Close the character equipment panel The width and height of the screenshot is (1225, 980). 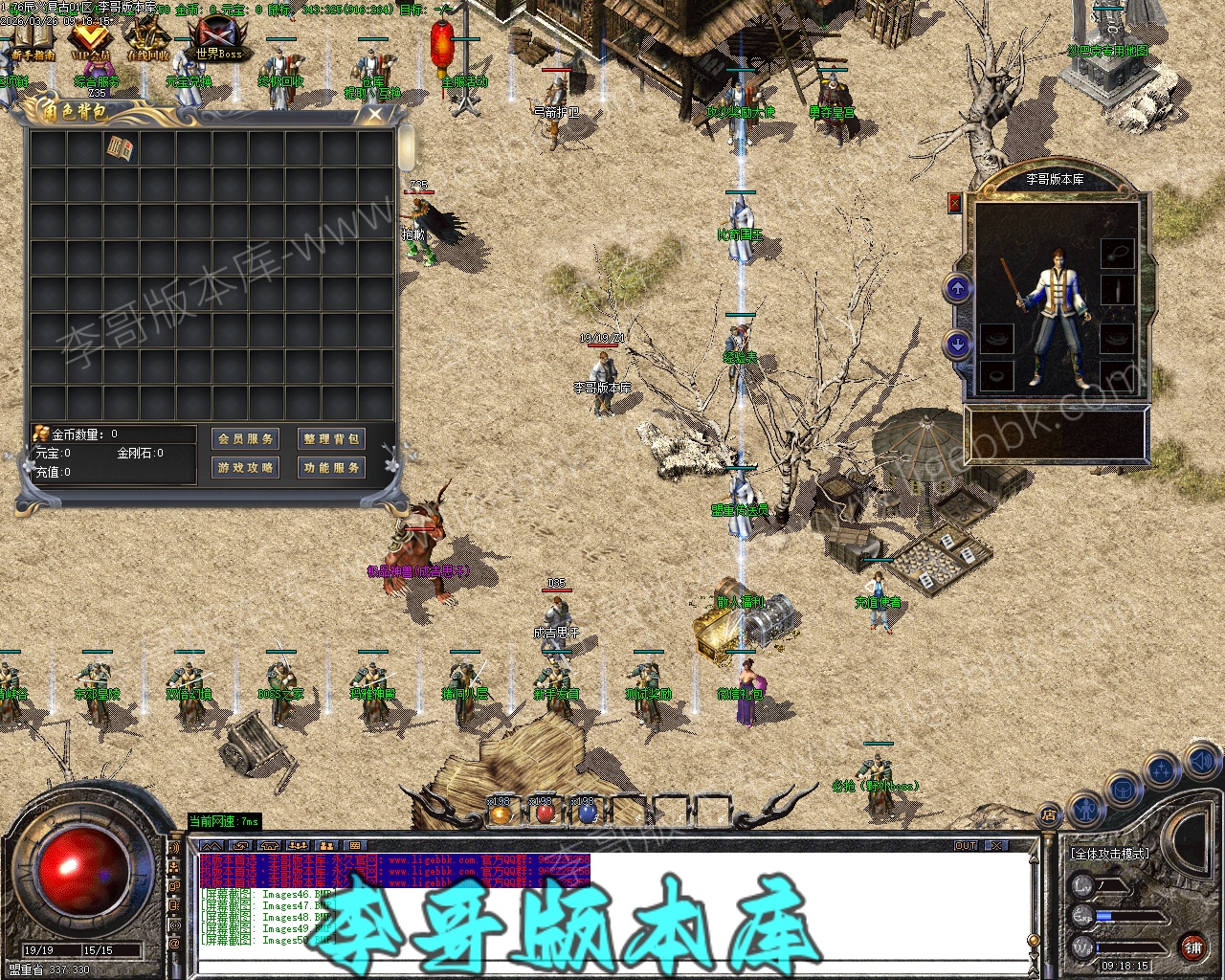tap(954, 203)
